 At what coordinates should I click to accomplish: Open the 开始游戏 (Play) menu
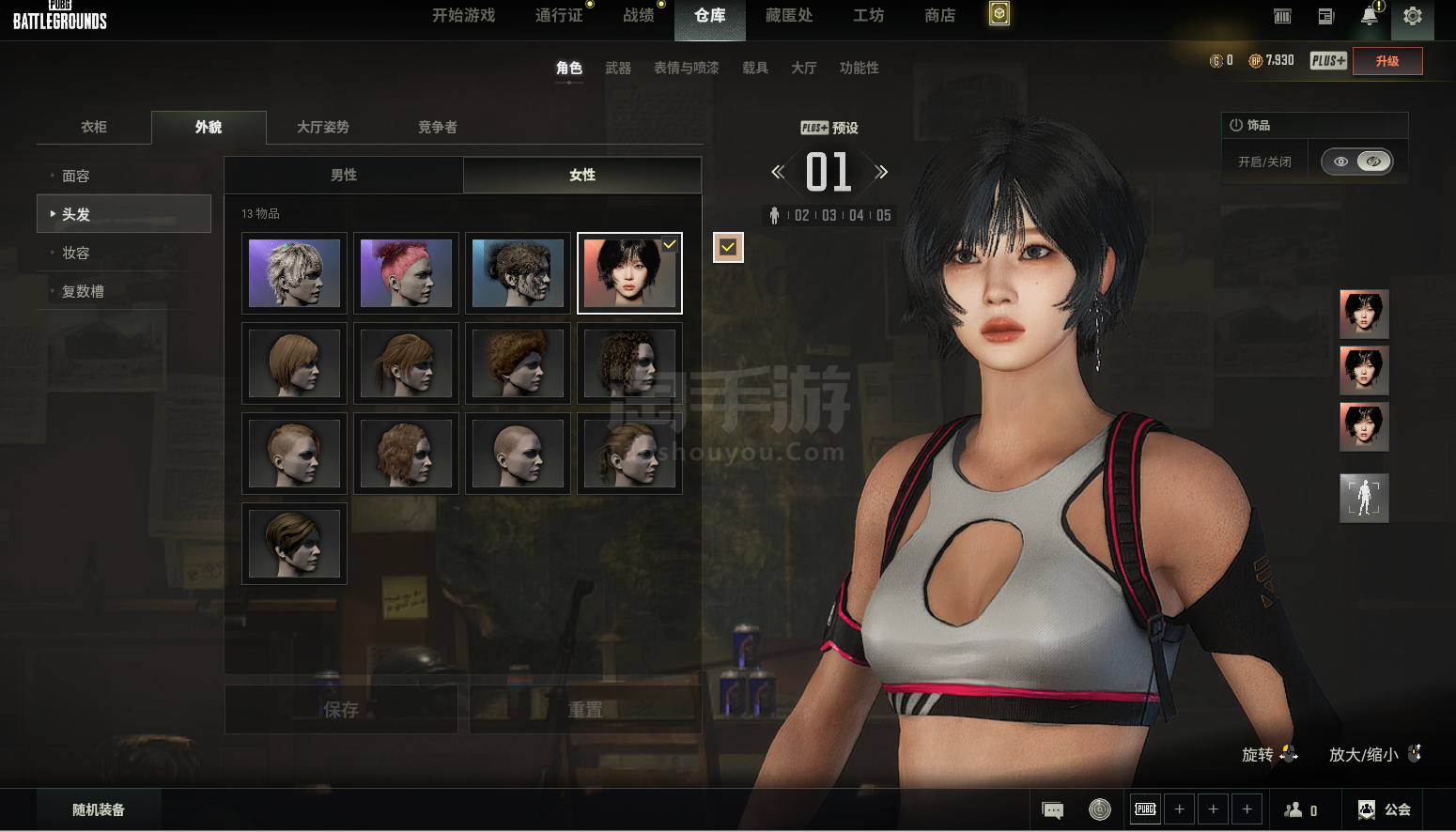pos(463,16)
